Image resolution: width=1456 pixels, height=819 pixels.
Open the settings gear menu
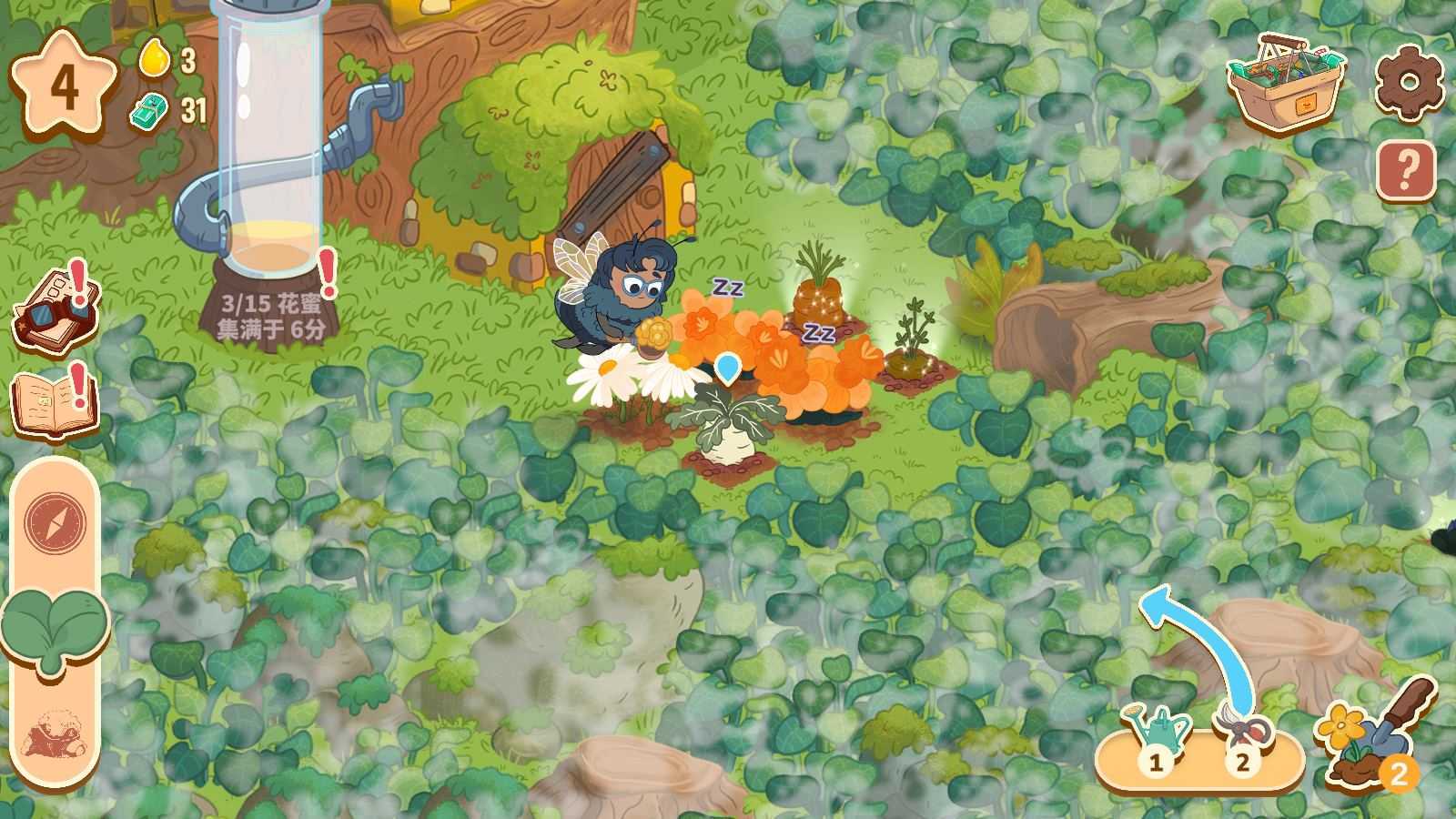coord(1408,82)
